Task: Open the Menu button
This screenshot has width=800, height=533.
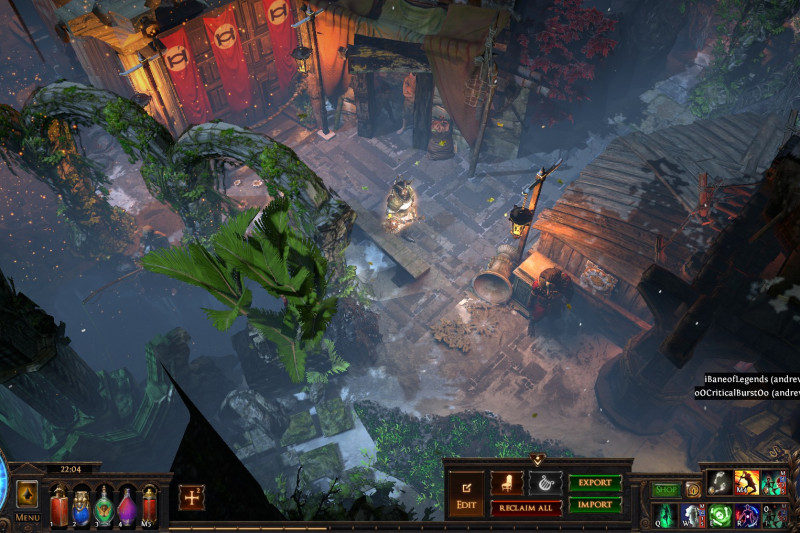Action: click(x=27, y=500)
